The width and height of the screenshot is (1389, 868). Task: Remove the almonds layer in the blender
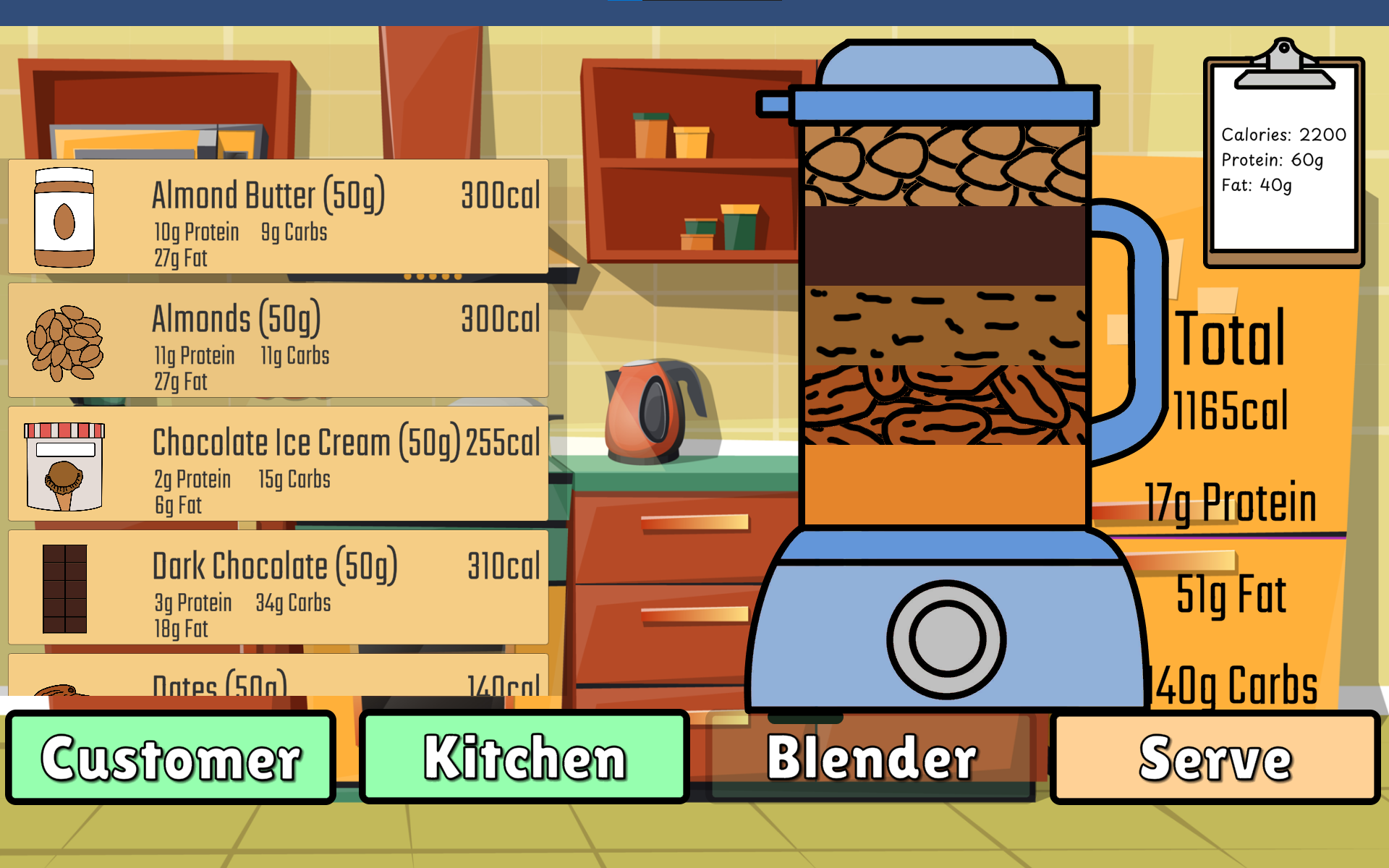[945, 166]
